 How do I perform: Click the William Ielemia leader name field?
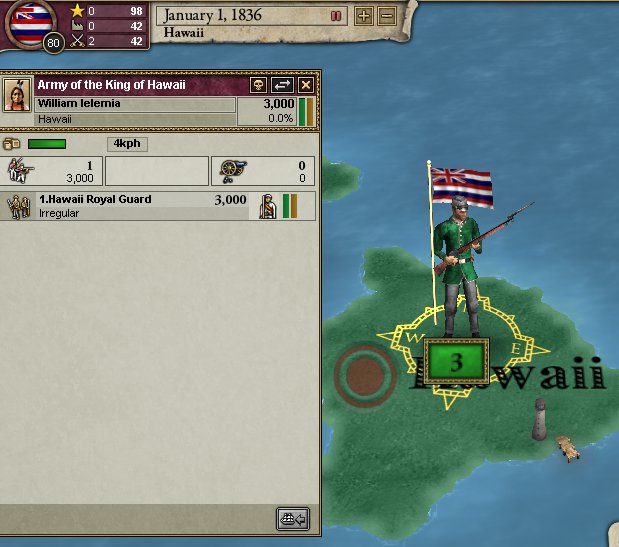pos(135,104)
